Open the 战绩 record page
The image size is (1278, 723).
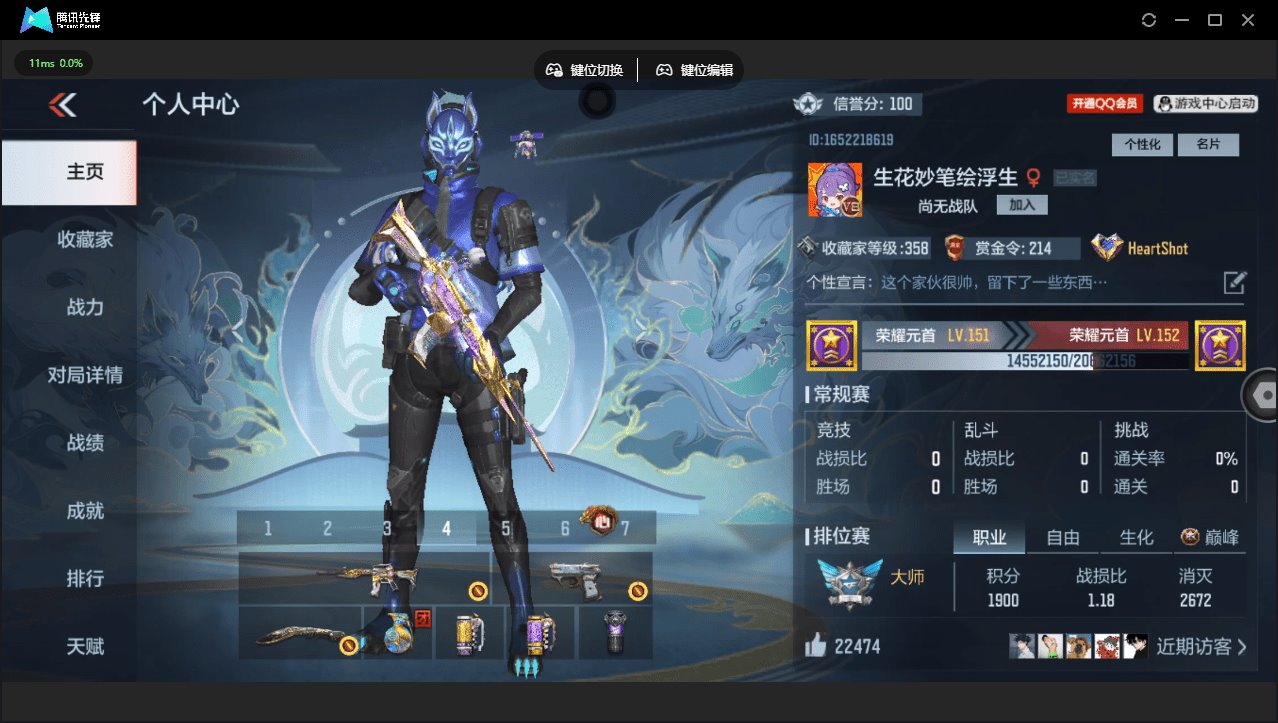pyautogui.click(x=85, y=443)
